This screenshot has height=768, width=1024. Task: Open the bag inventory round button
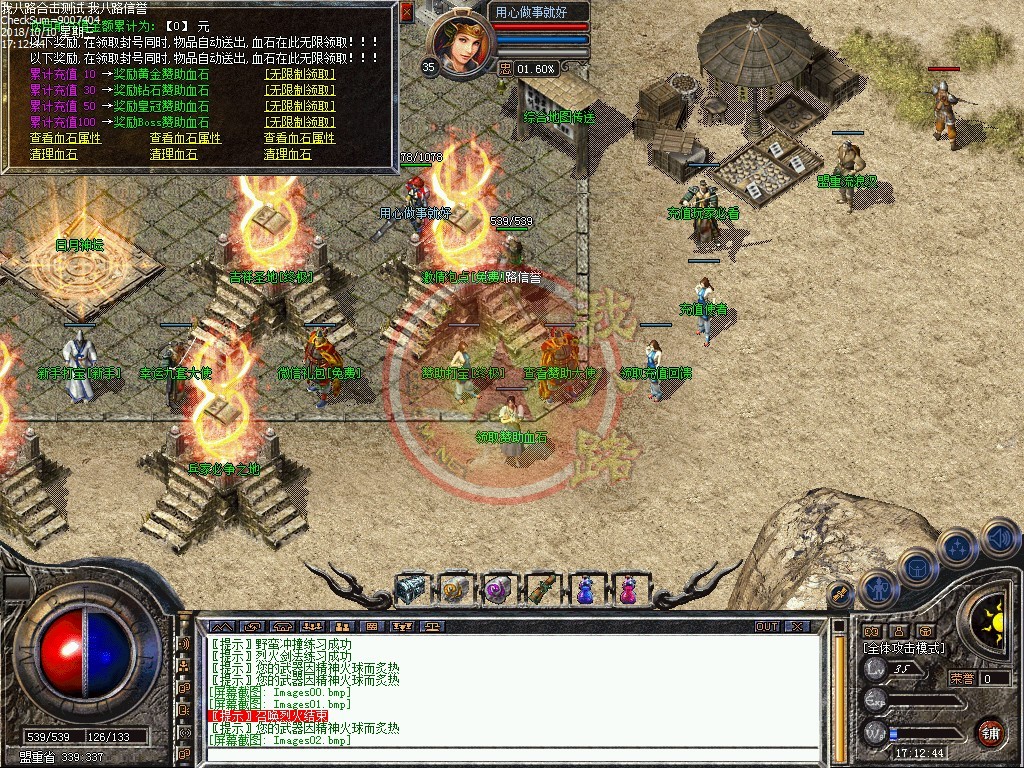(x=917, y=567)
